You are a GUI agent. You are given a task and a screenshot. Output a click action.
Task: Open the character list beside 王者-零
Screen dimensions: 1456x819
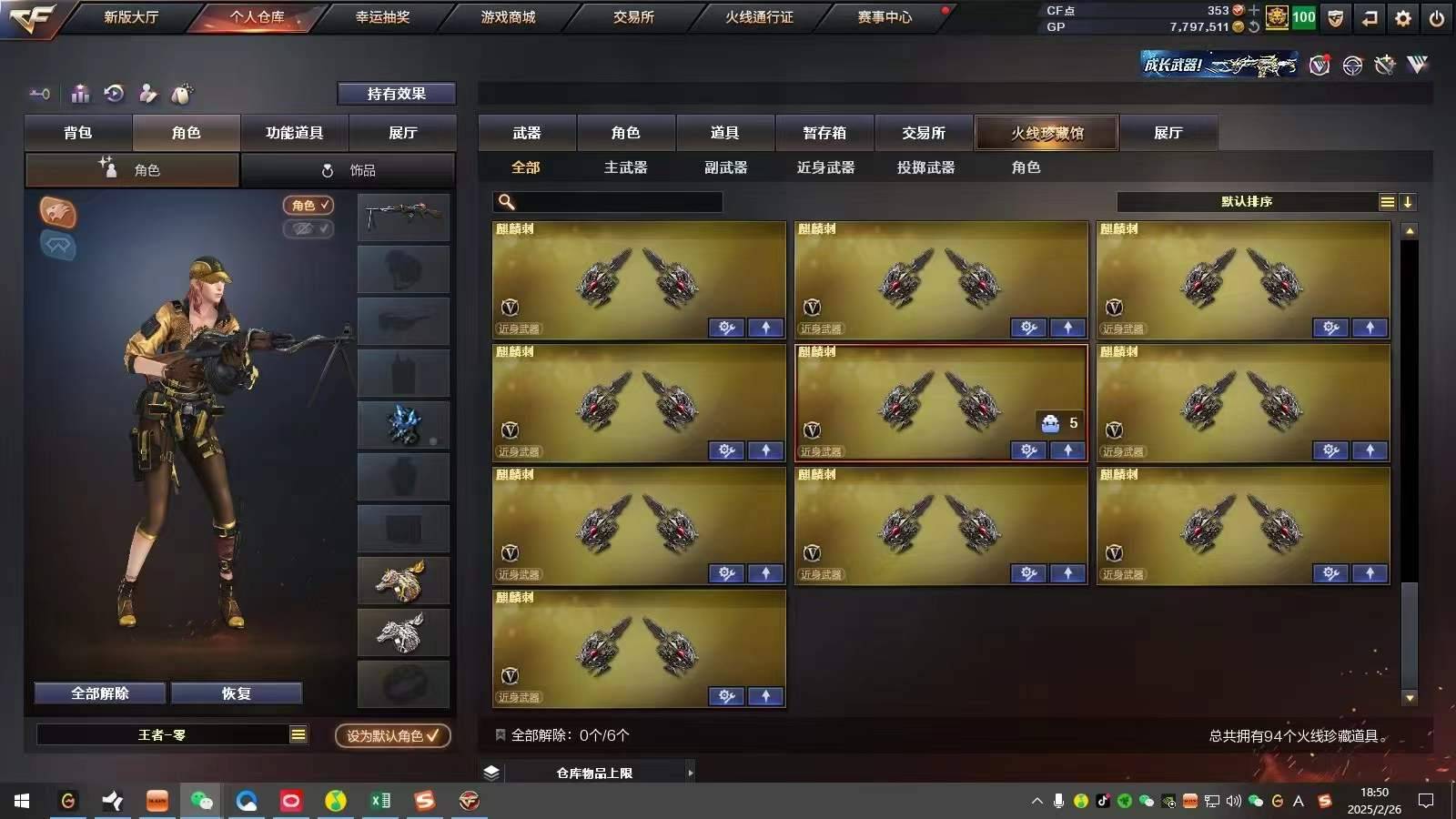[x=298, y=733]
